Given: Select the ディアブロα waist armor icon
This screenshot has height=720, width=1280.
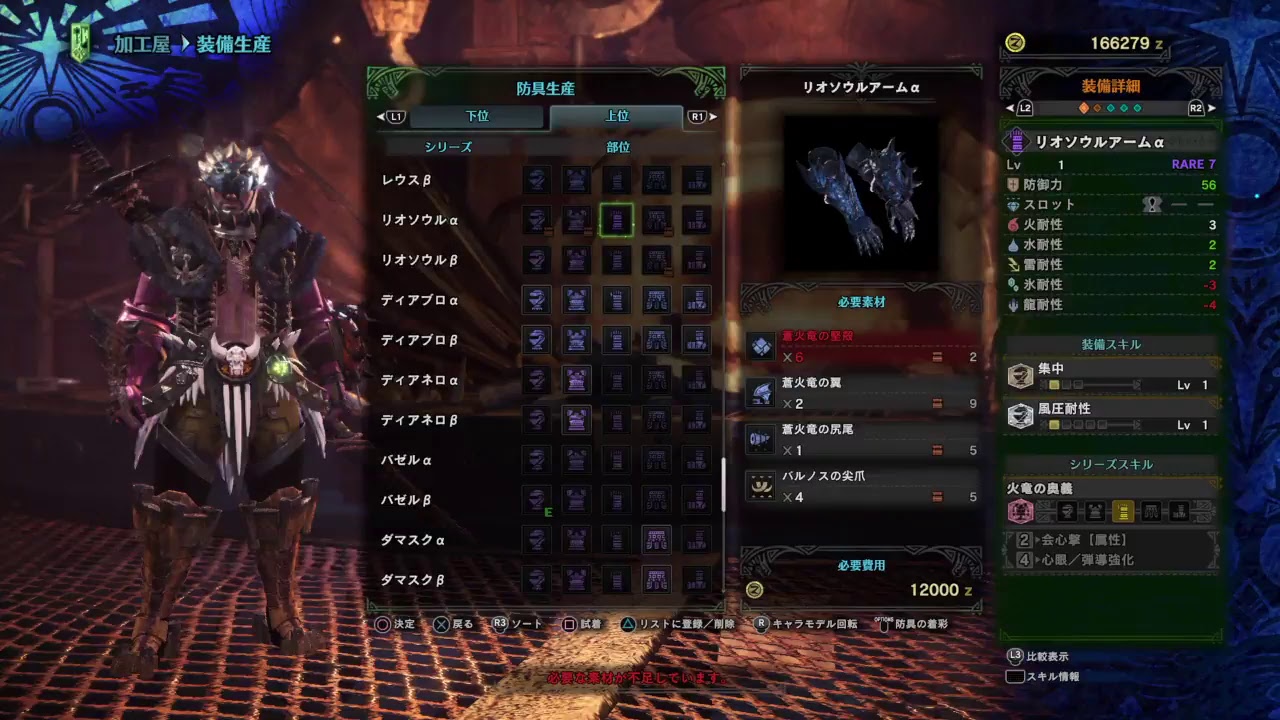Looking at the screenshot, I should tap(657, 301).
